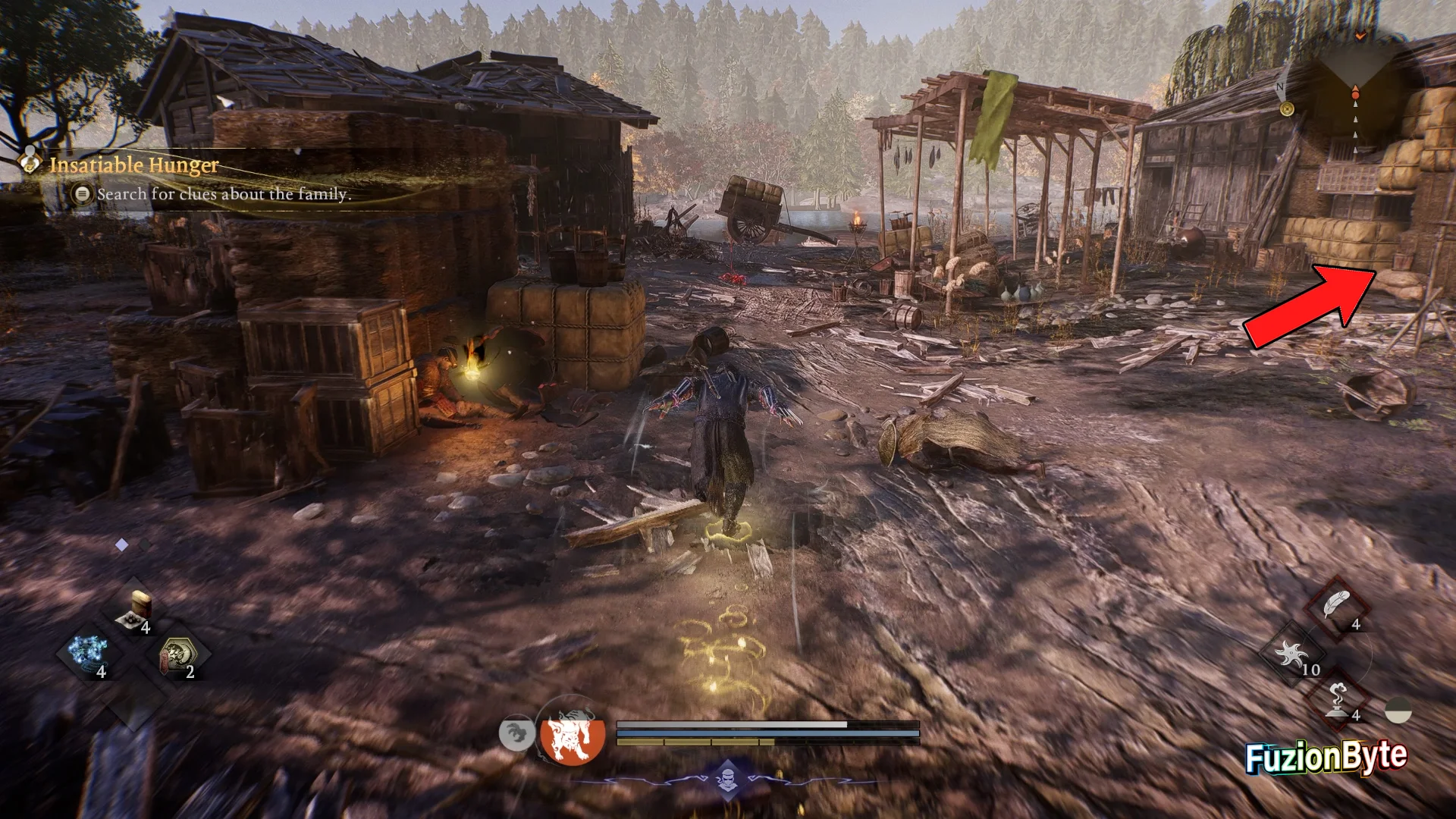Switch to the grey claw guardian spirit
The image size is (1456, 819).
pyautogui.click(x=516, y=734)
